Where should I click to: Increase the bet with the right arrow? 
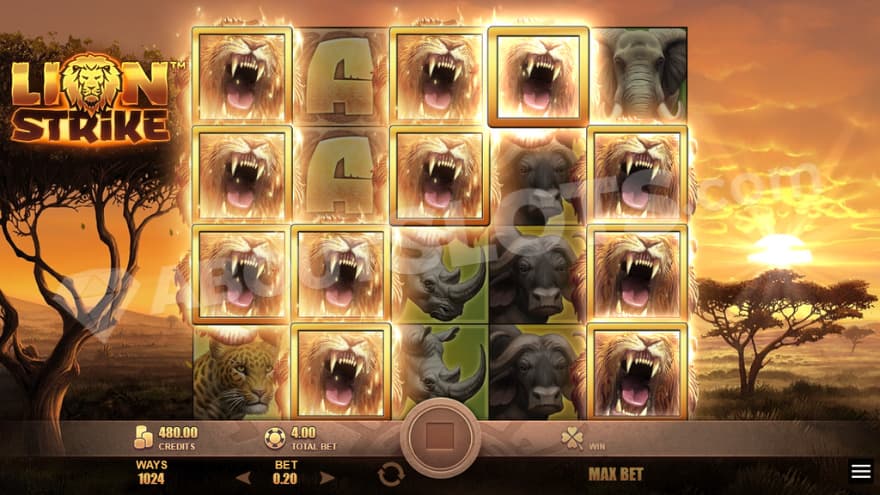[329, 476]
